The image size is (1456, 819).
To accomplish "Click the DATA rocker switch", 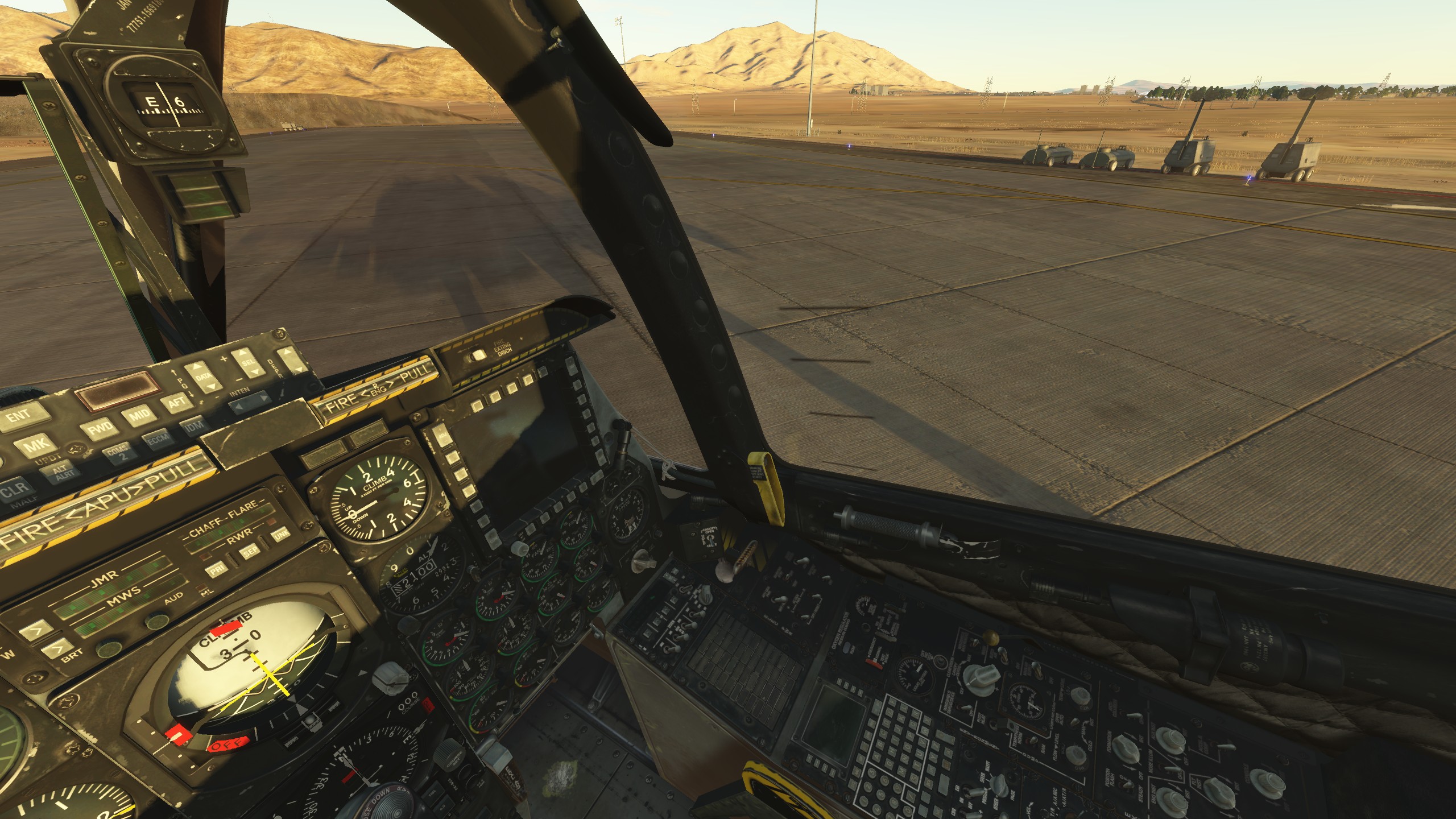I will [203, 377].
